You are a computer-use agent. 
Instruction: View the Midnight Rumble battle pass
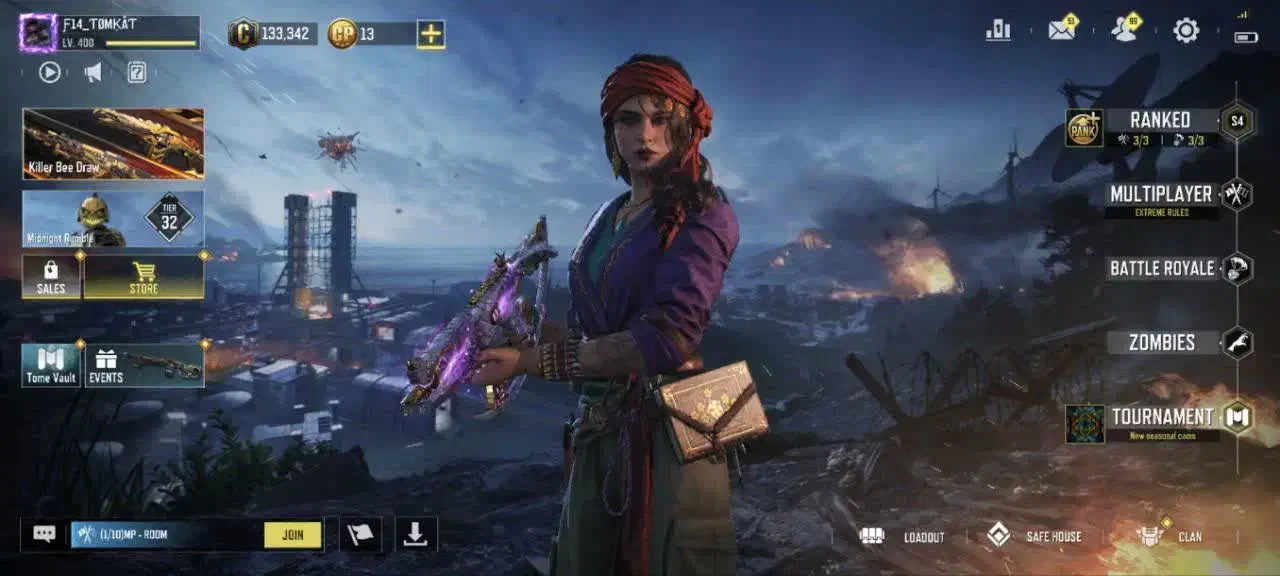113,219
